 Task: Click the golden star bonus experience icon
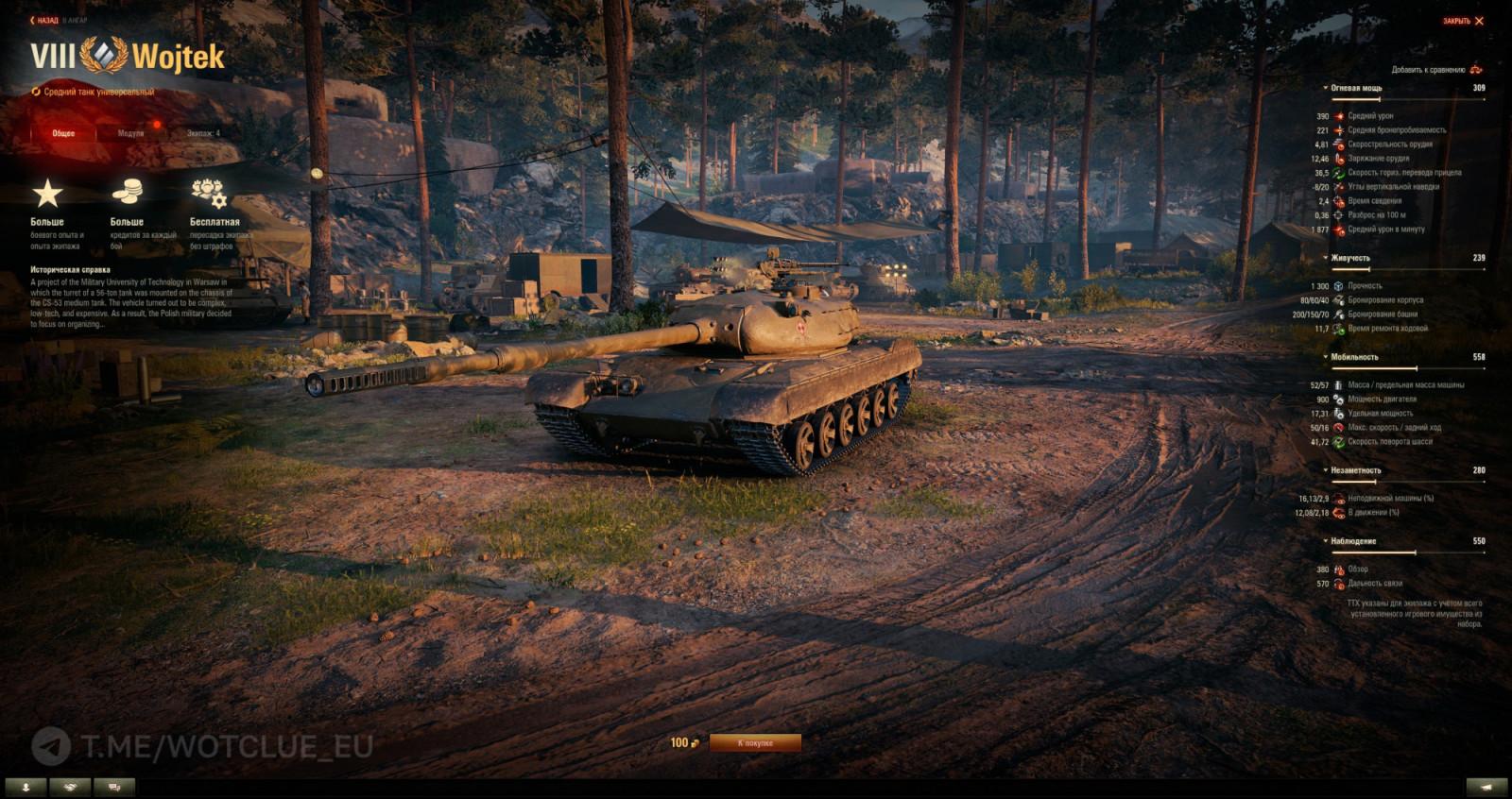(x=44, y=191)
